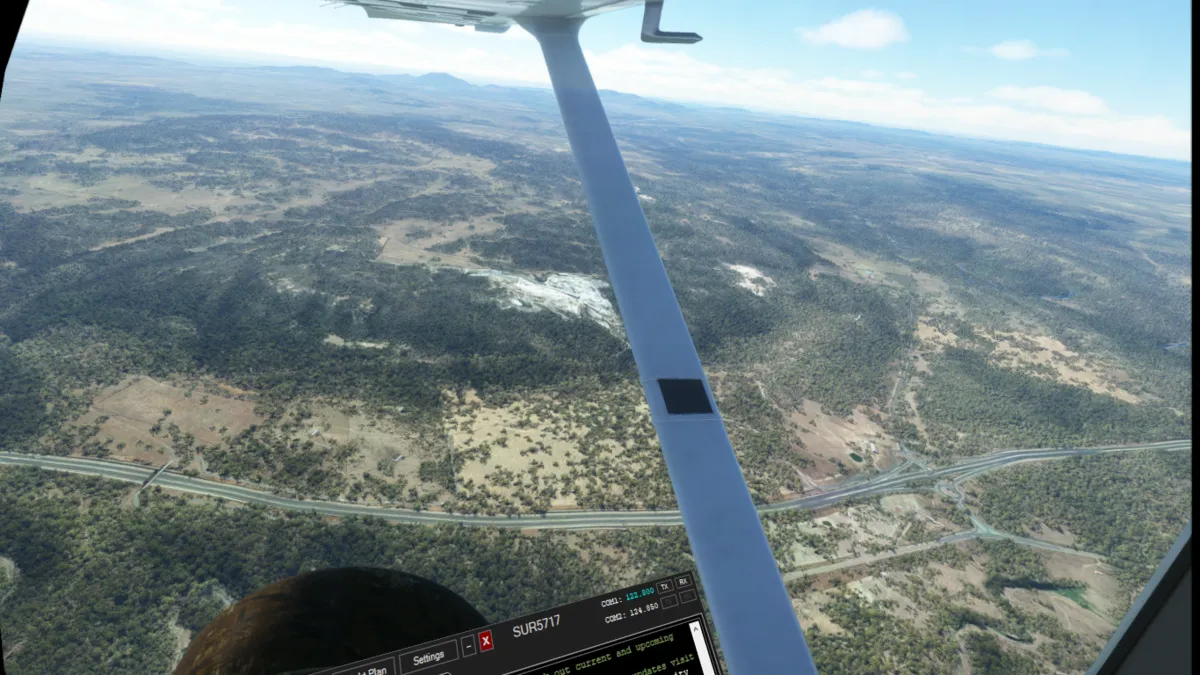
Task: Open the Settings of the pilot client
Action: (x=428, y=658)
